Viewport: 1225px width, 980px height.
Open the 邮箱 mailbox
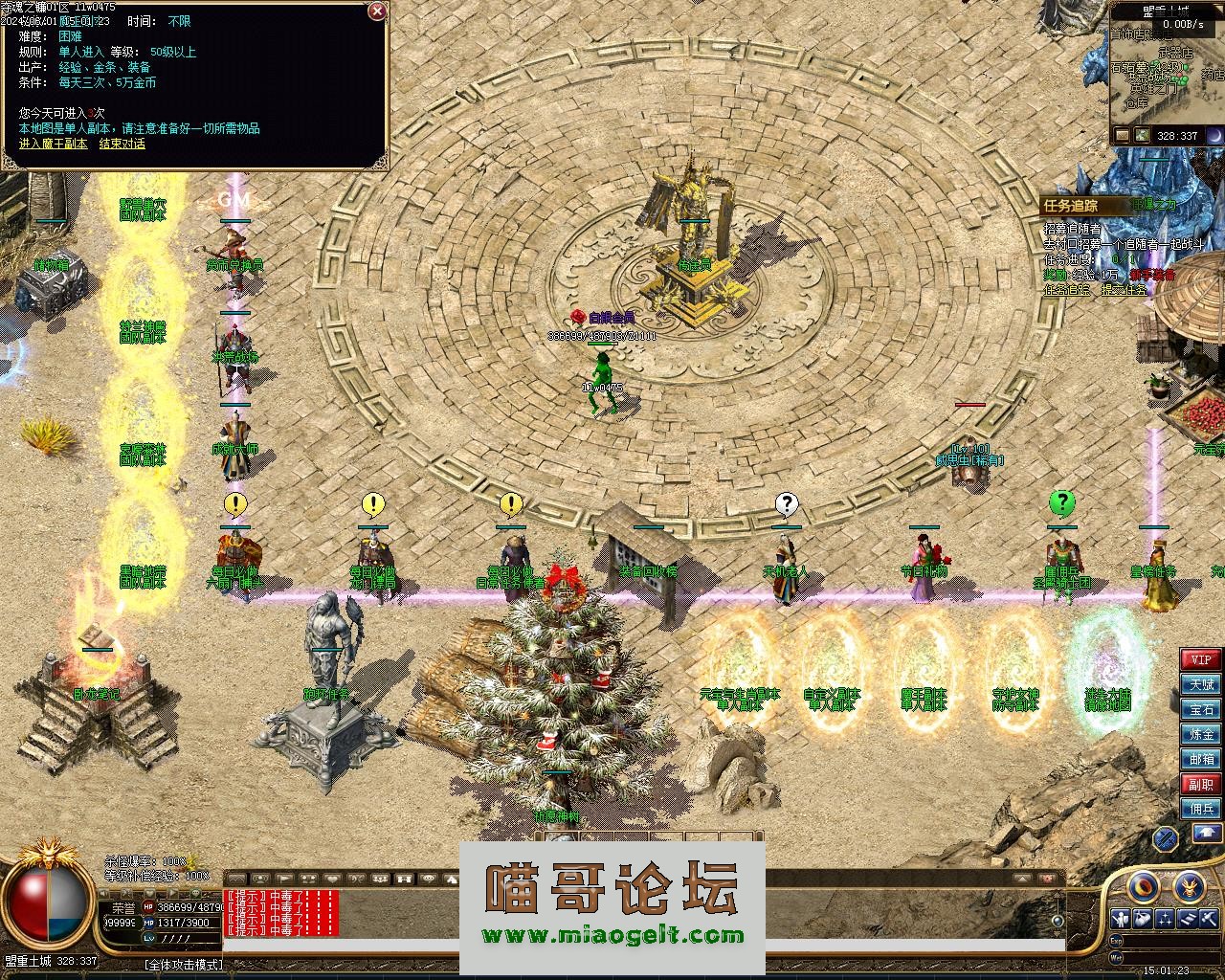tap(1201, 759)
